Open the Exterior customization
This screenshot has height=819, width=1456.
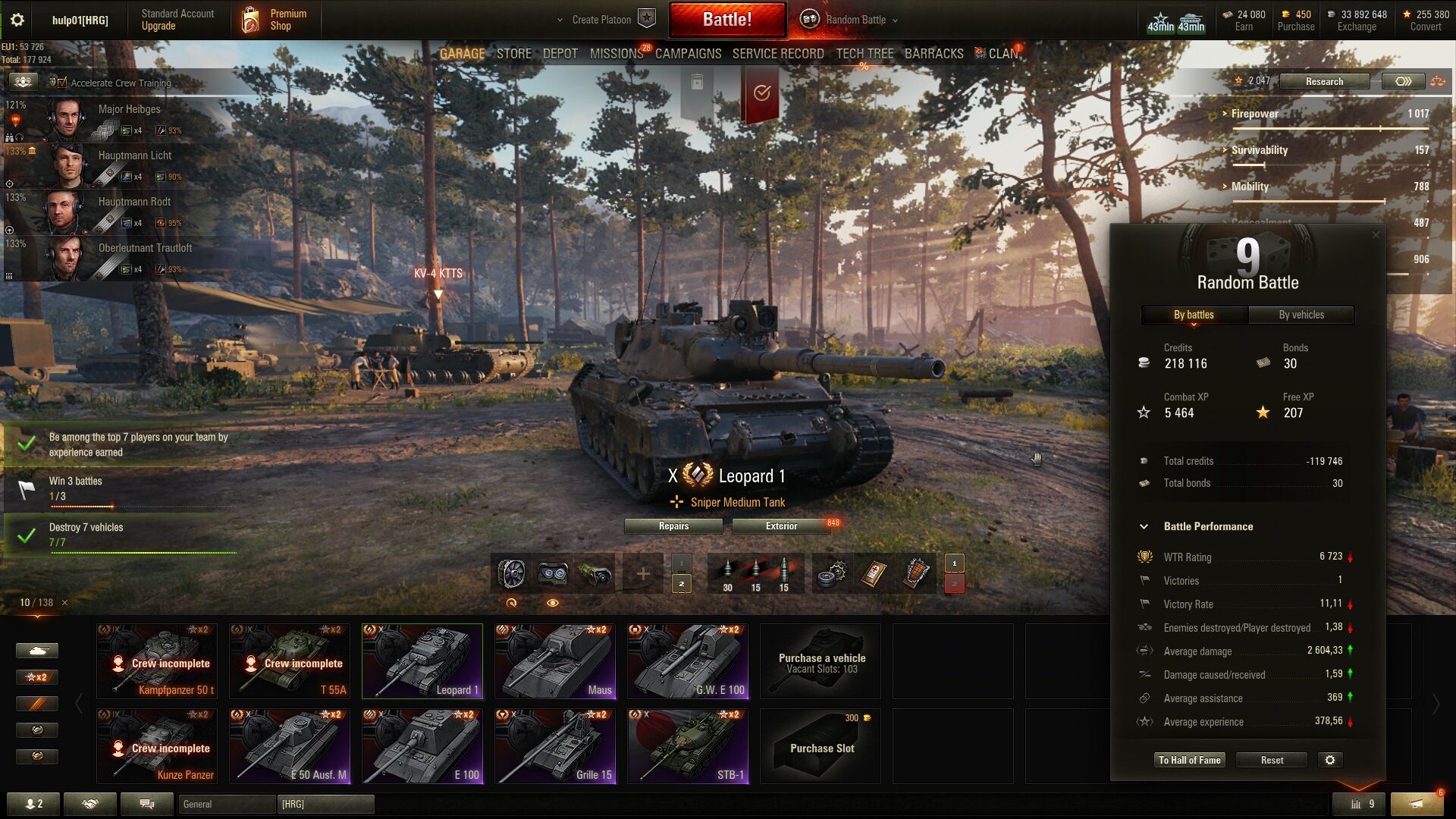(781, 526)
